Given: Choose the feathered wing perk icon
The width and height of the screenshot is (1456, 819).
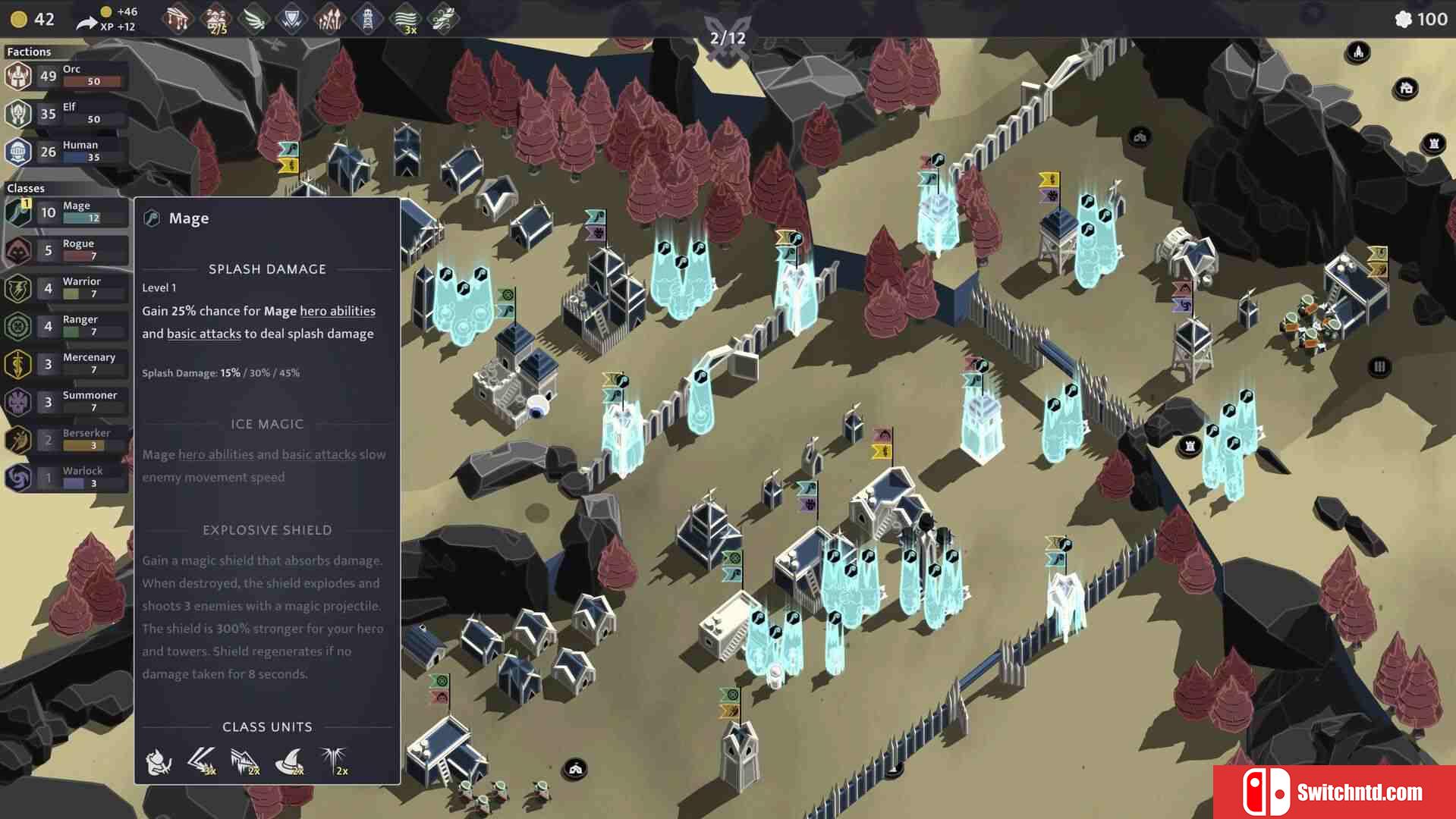Looking at the screenshot, I should pos(254,19).
